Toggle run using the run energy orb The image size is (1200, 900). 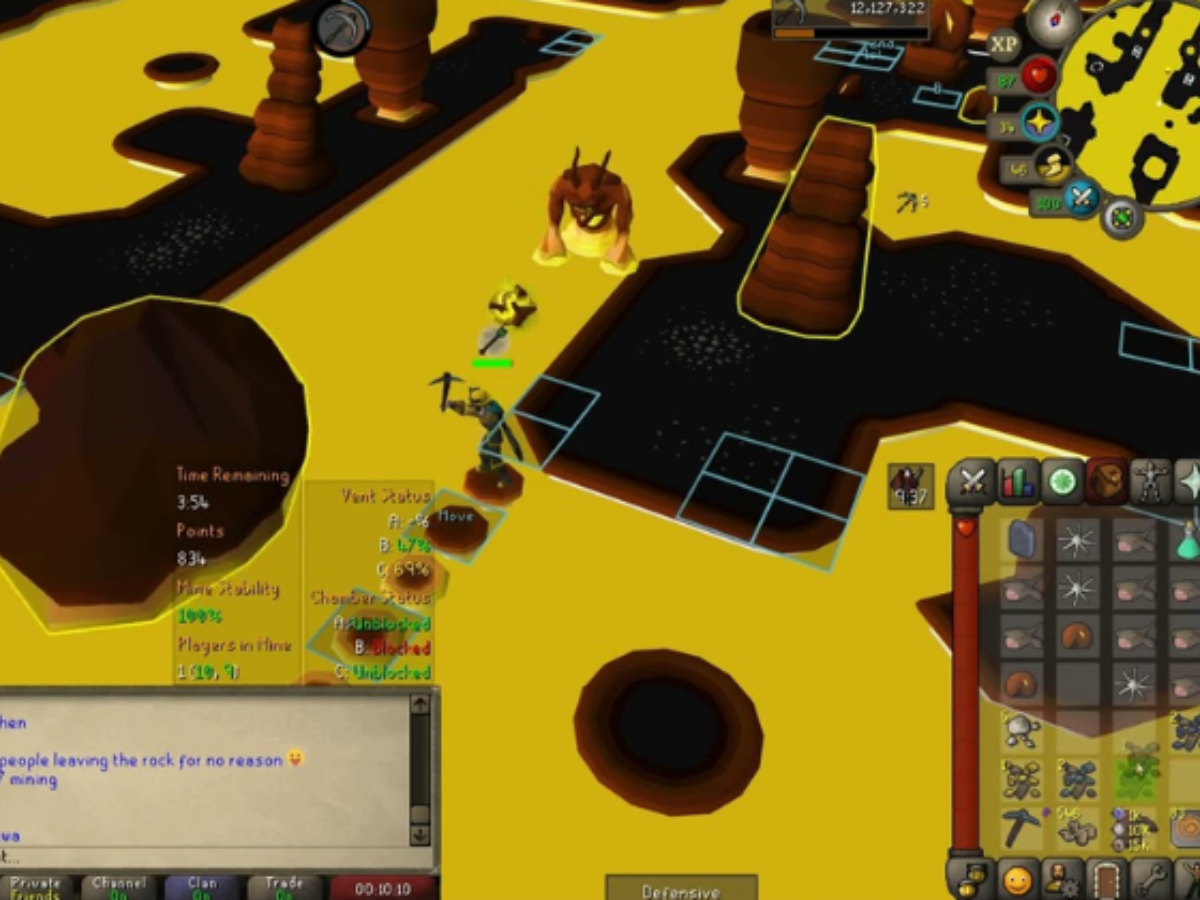tap(1051, 166)
